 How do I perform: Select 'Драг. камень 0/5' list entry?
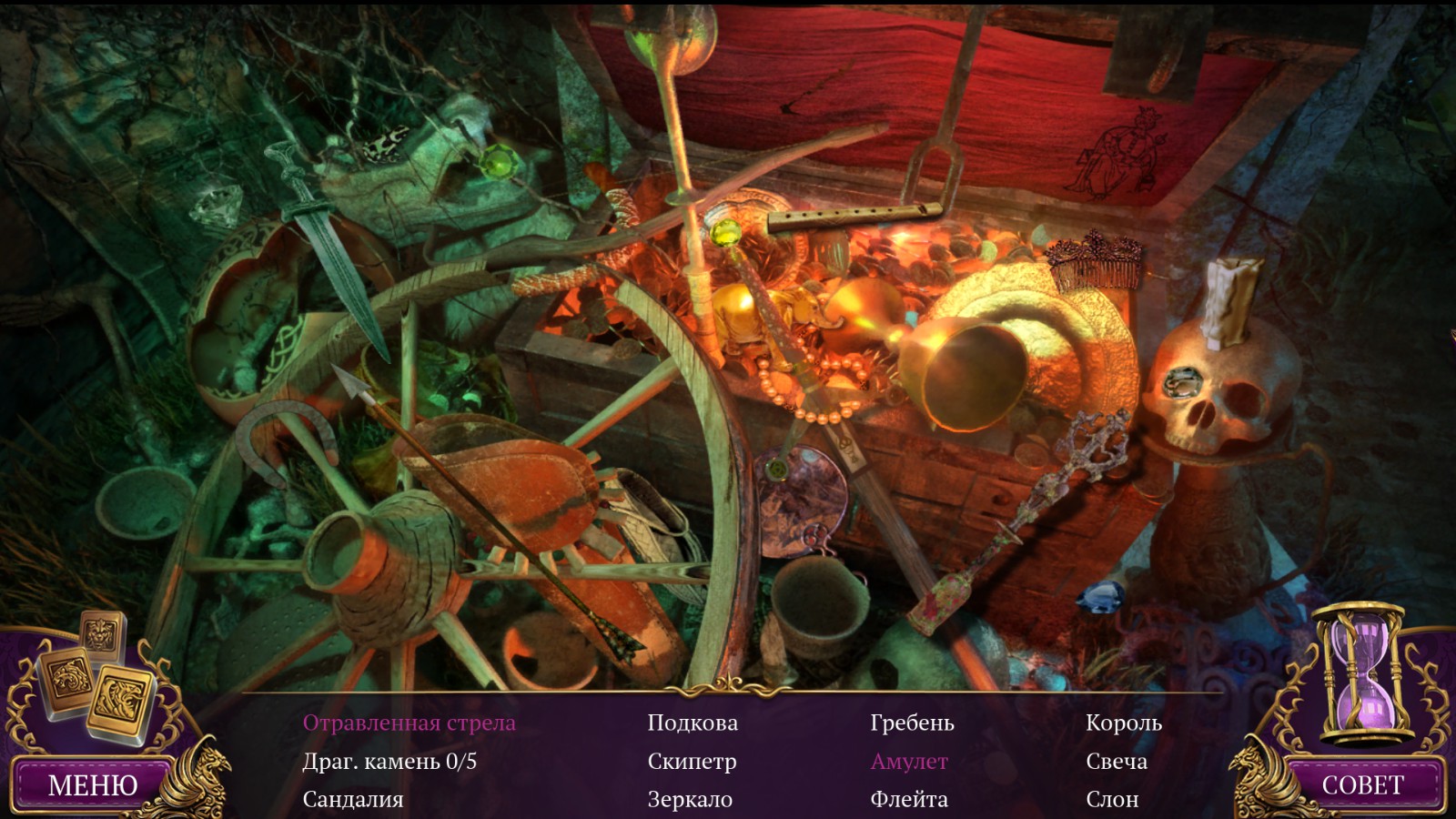[389, 762]
